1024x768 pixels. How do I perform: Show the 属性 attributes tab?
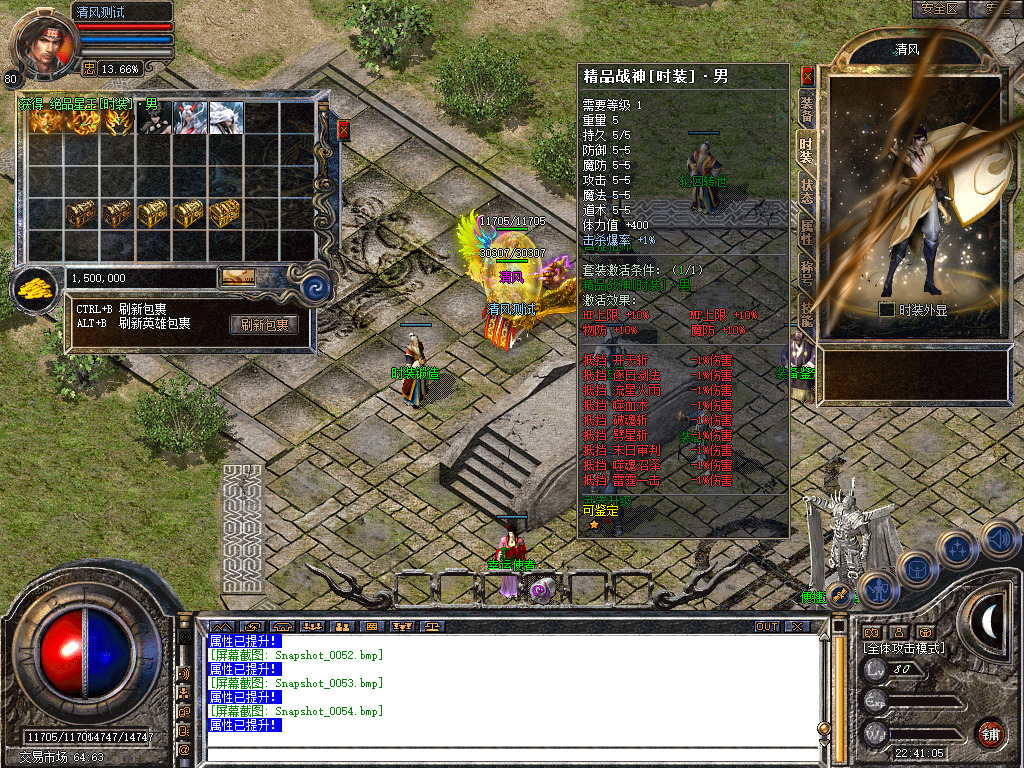(x=806, y=232)
